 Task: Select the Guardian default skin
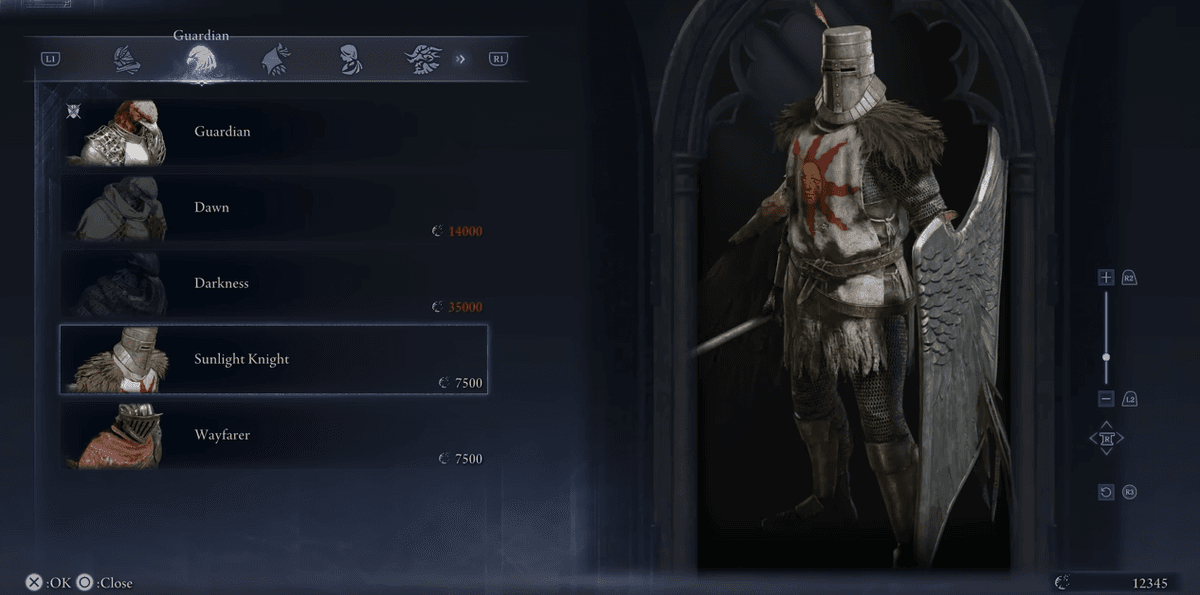pyautogui.click(x=273, y=132)
